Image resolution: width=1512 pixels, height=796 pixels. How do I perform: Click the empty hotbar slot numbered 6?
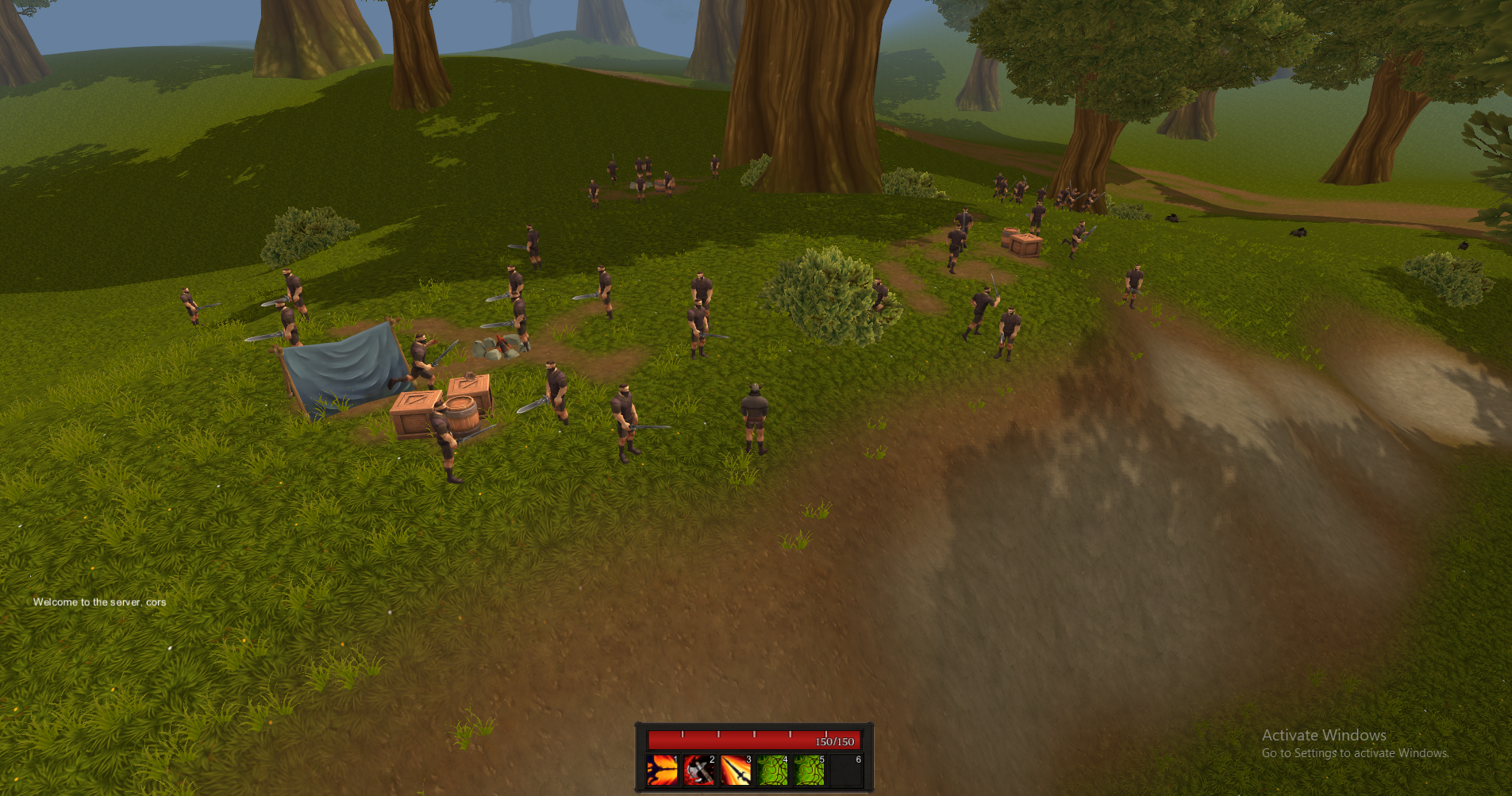[x=846, y=770]
